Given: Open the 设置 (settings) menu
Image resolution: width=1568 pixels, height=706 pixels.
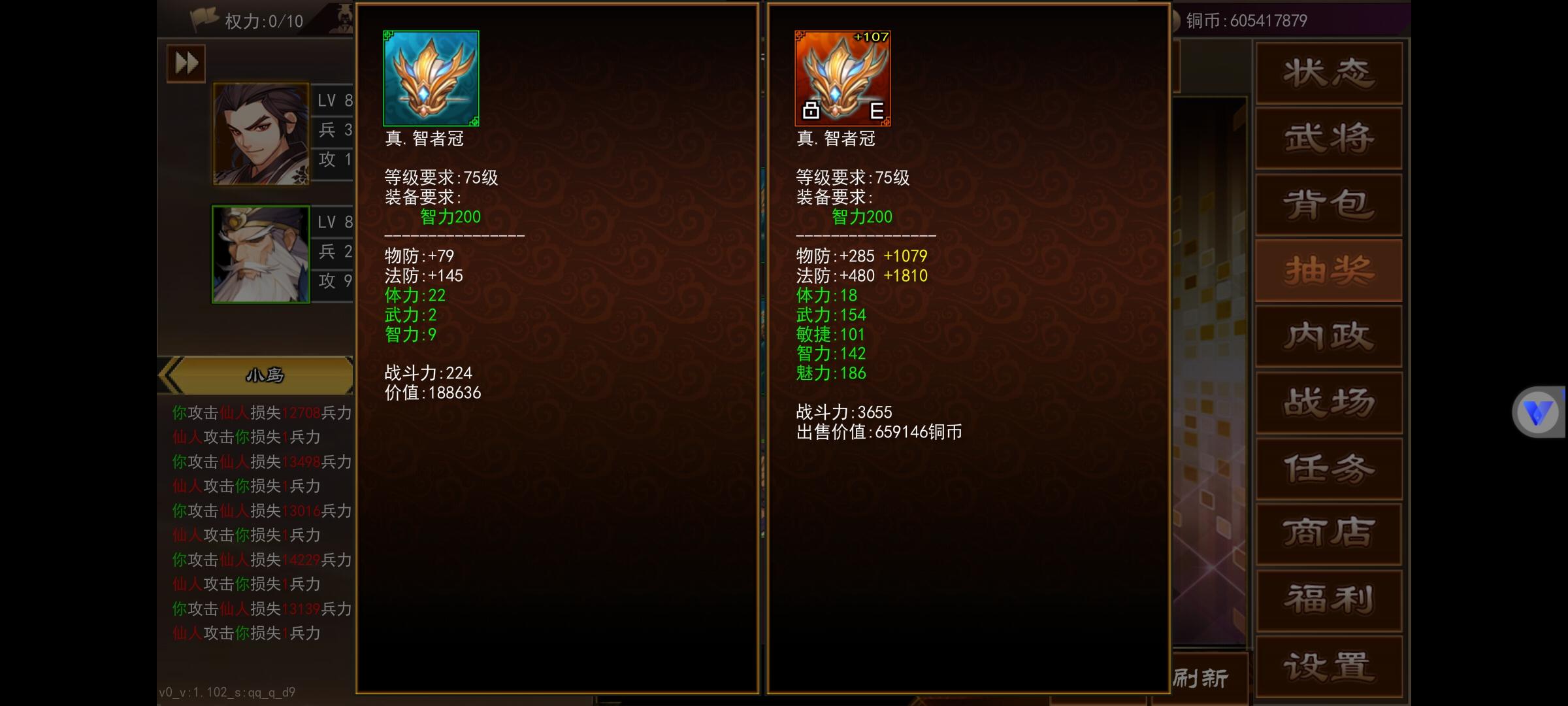Looking at the screenshot, I should point(1328,662).
